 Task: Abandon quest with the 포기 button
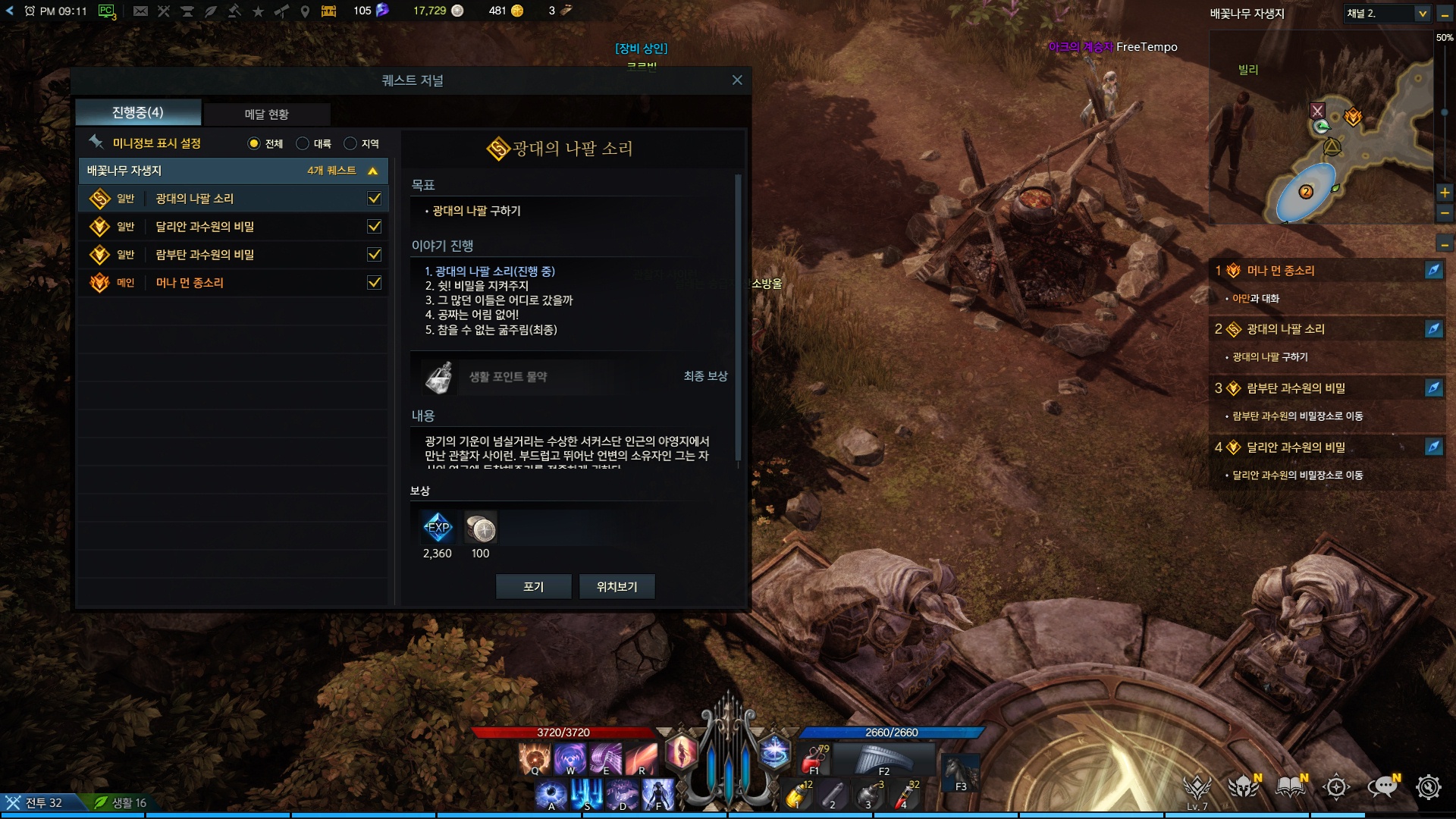(533, 586)
